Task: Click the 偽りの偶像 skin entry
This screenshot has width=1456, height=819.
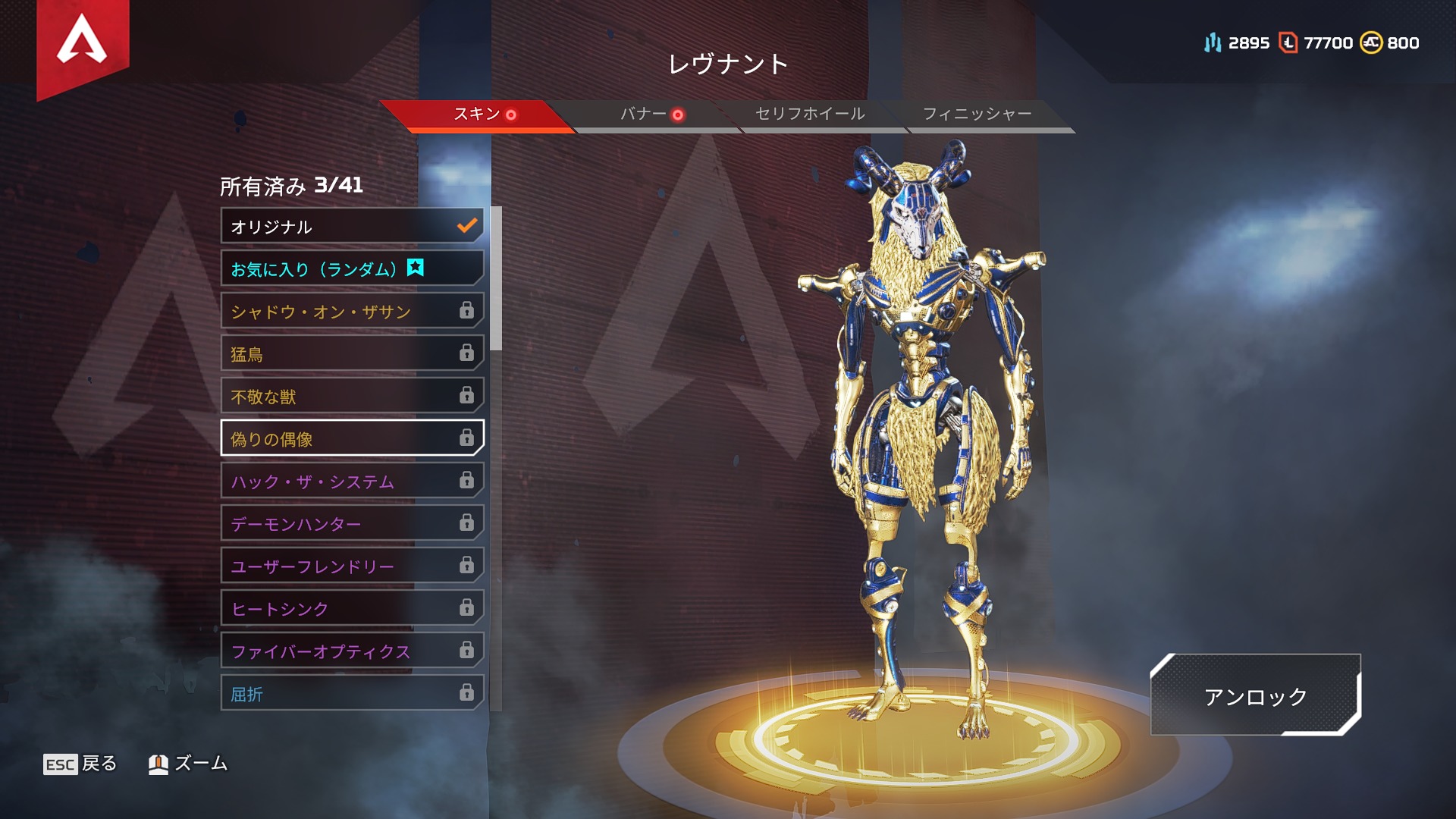Action: pos(352,438)
